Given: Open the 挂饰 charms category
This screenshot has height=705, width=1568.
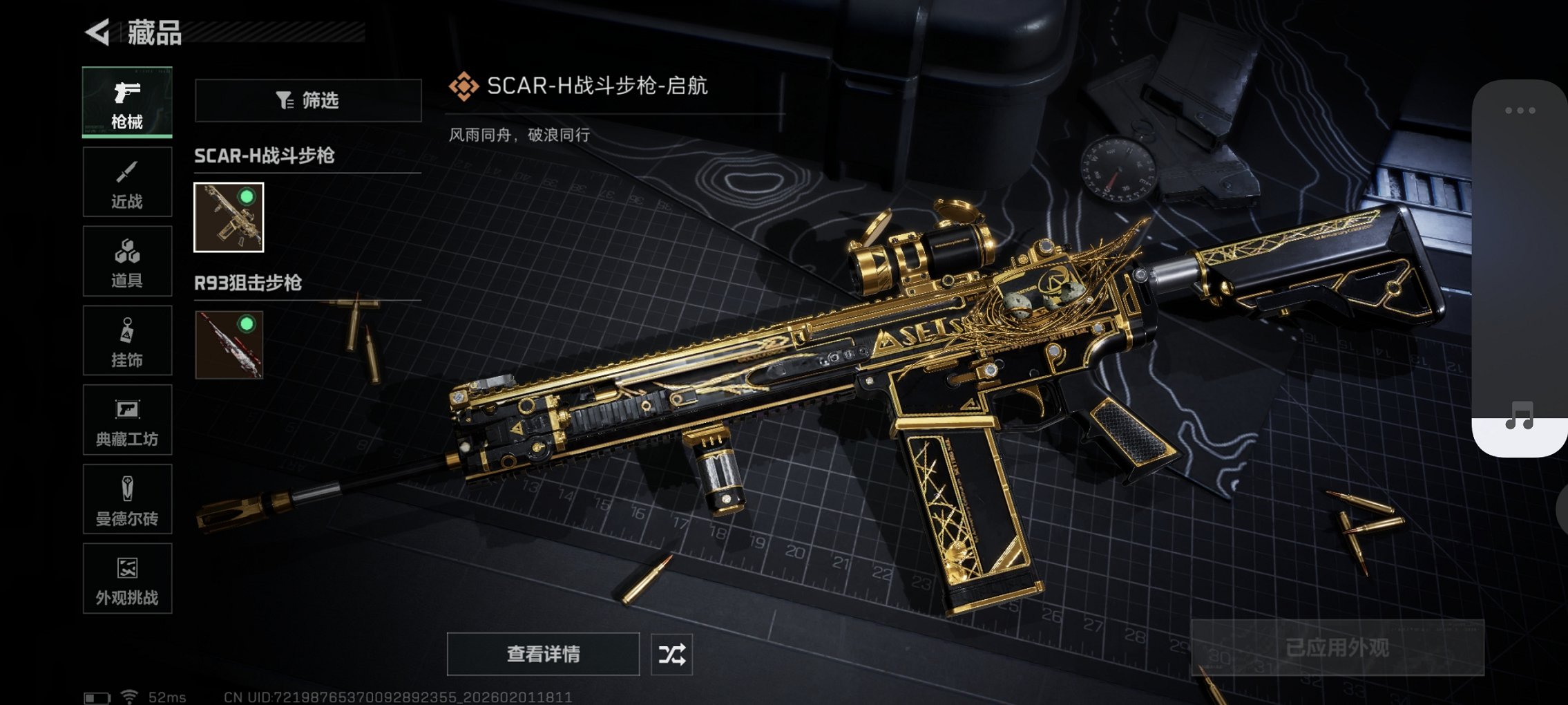Looking at the screenshot, I should point(127,340).
